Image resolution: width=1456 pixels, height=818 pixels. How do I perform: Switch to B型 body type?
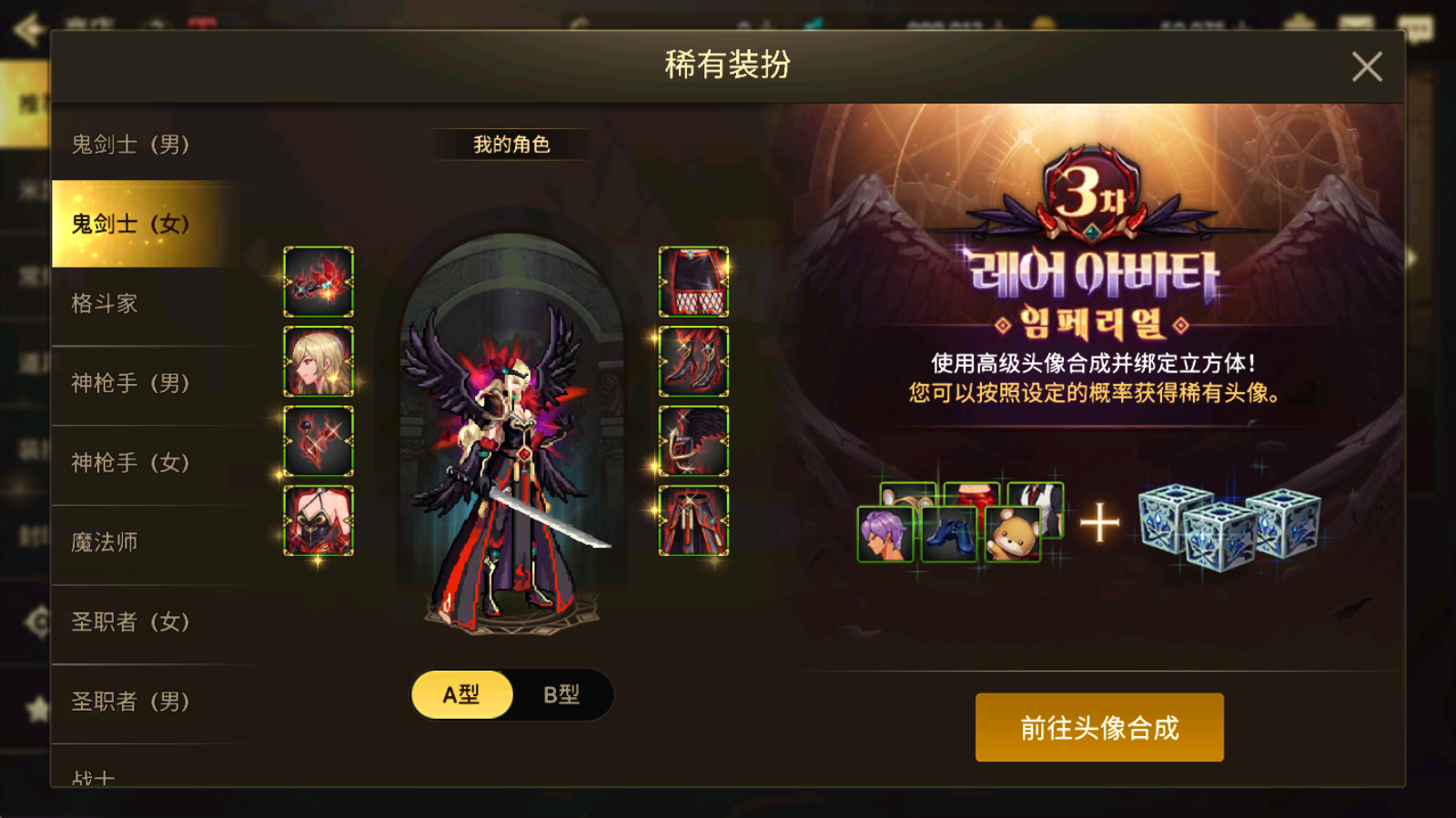(x=561, y=693)
